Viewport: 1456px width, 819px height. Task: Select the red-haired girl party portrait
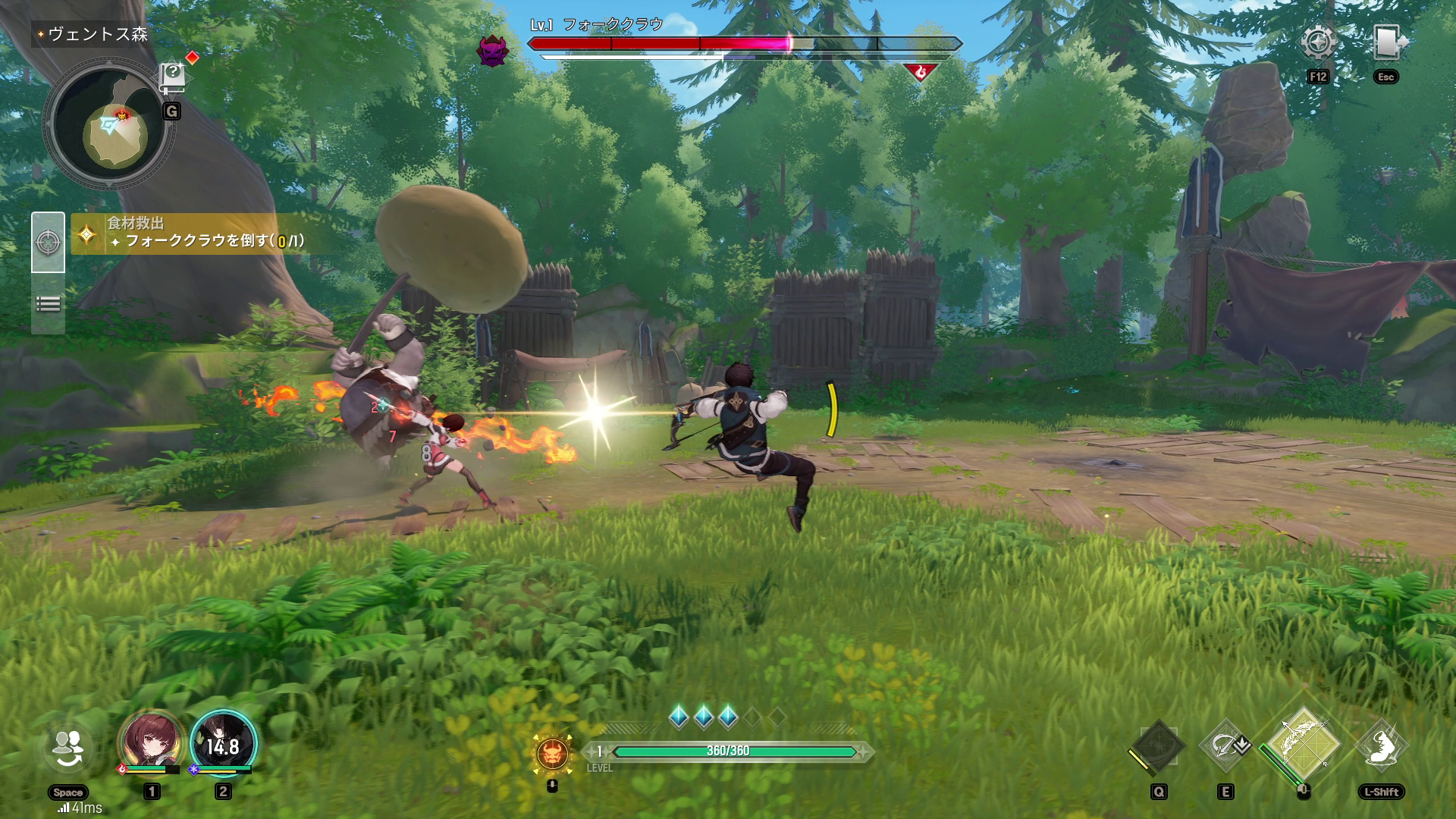[x=152, y=741]
